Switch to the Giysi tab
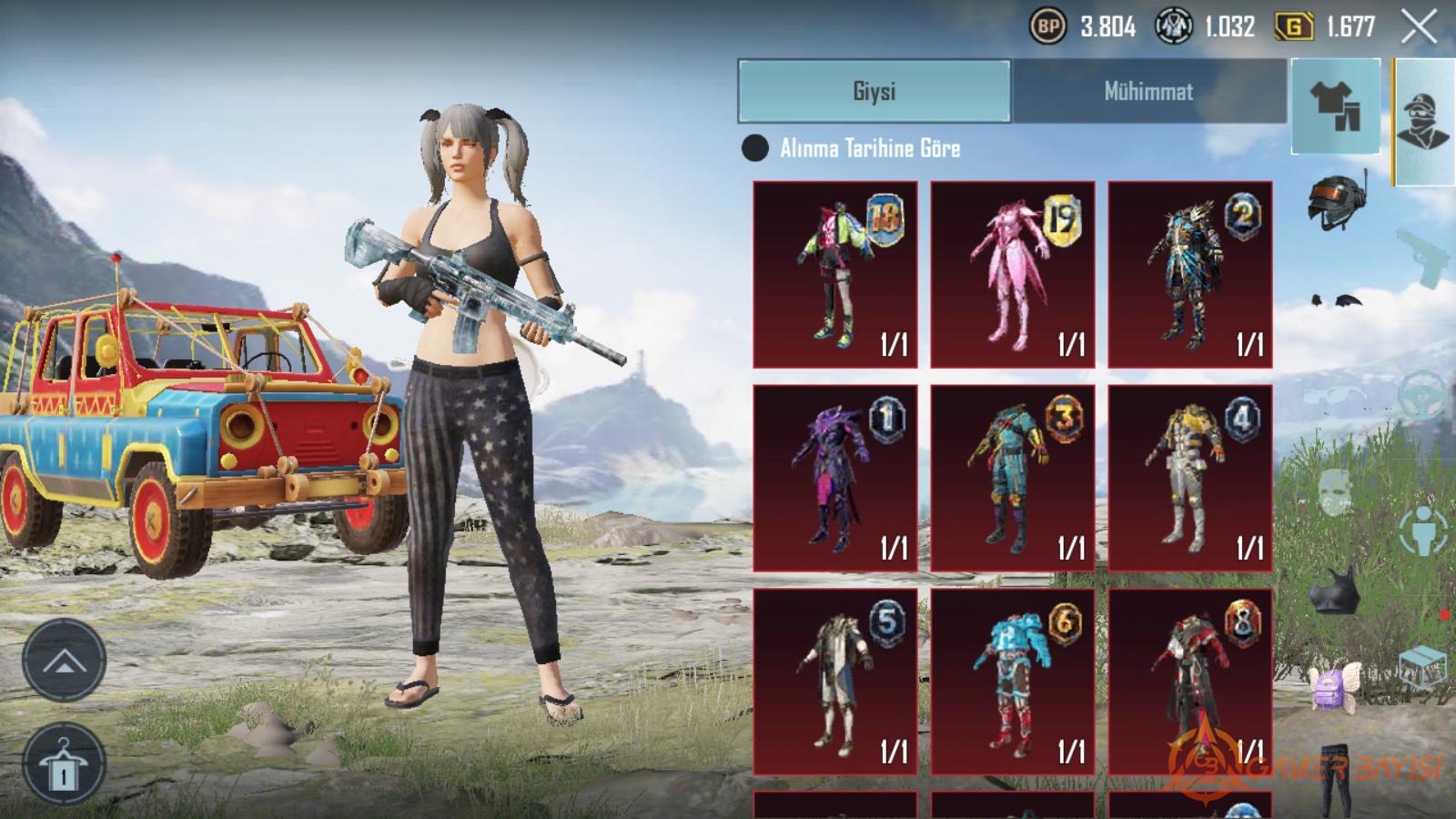 point(874,91)
